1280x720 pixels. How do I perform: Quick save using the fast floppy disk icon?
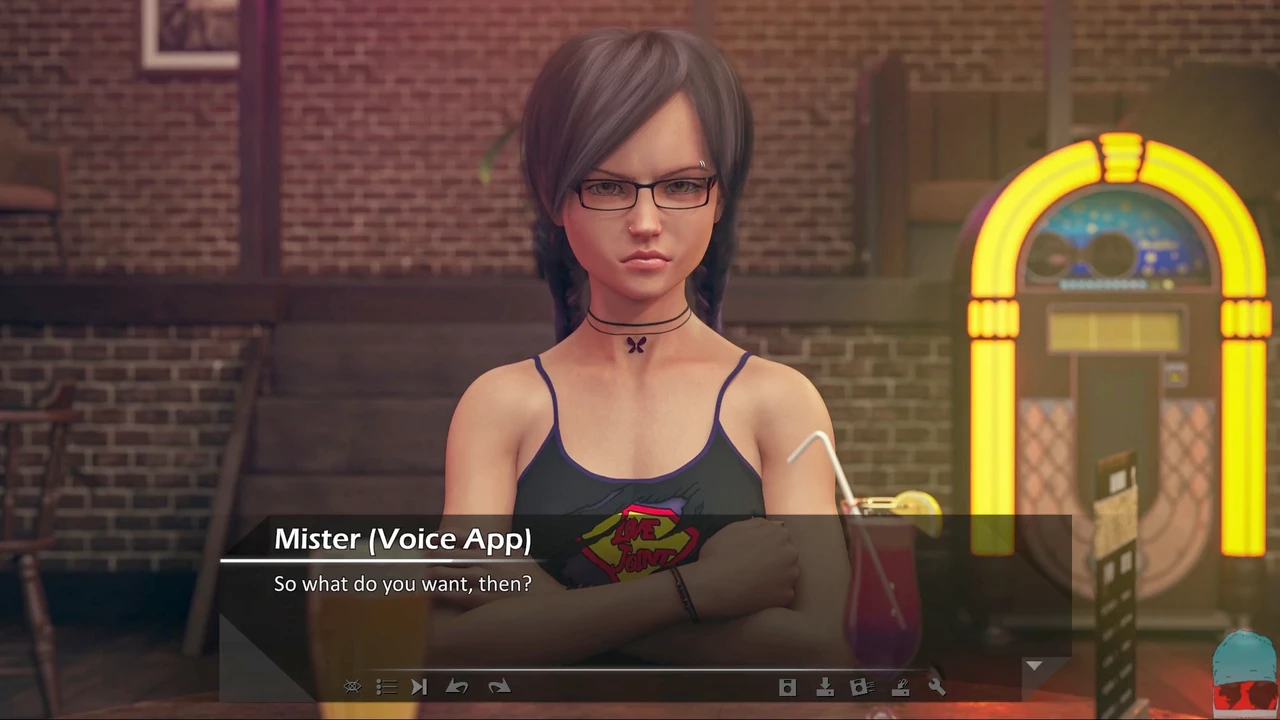(861, 687)
